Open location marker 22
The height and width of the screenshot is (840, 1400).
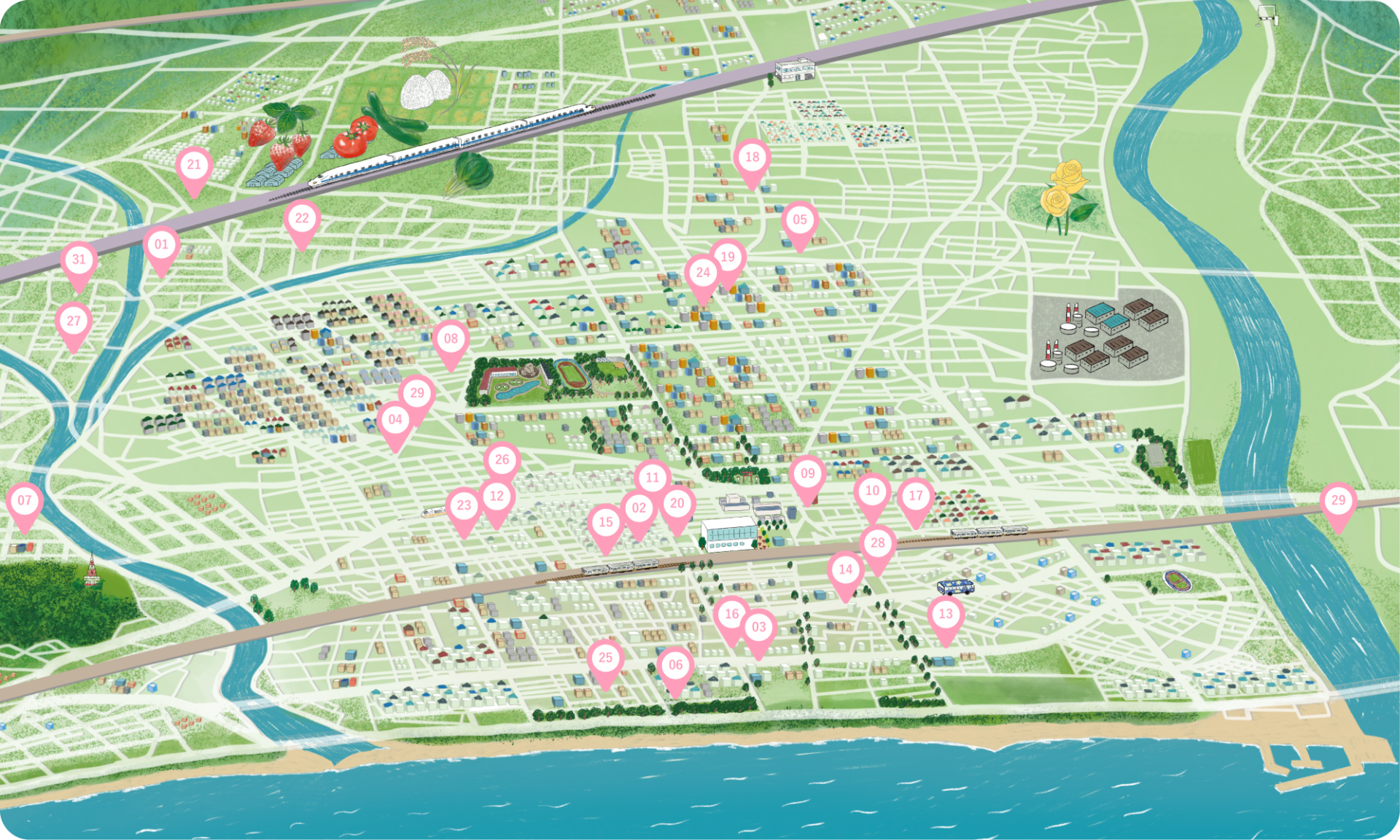pyautogui.click(x=302, y=219)
